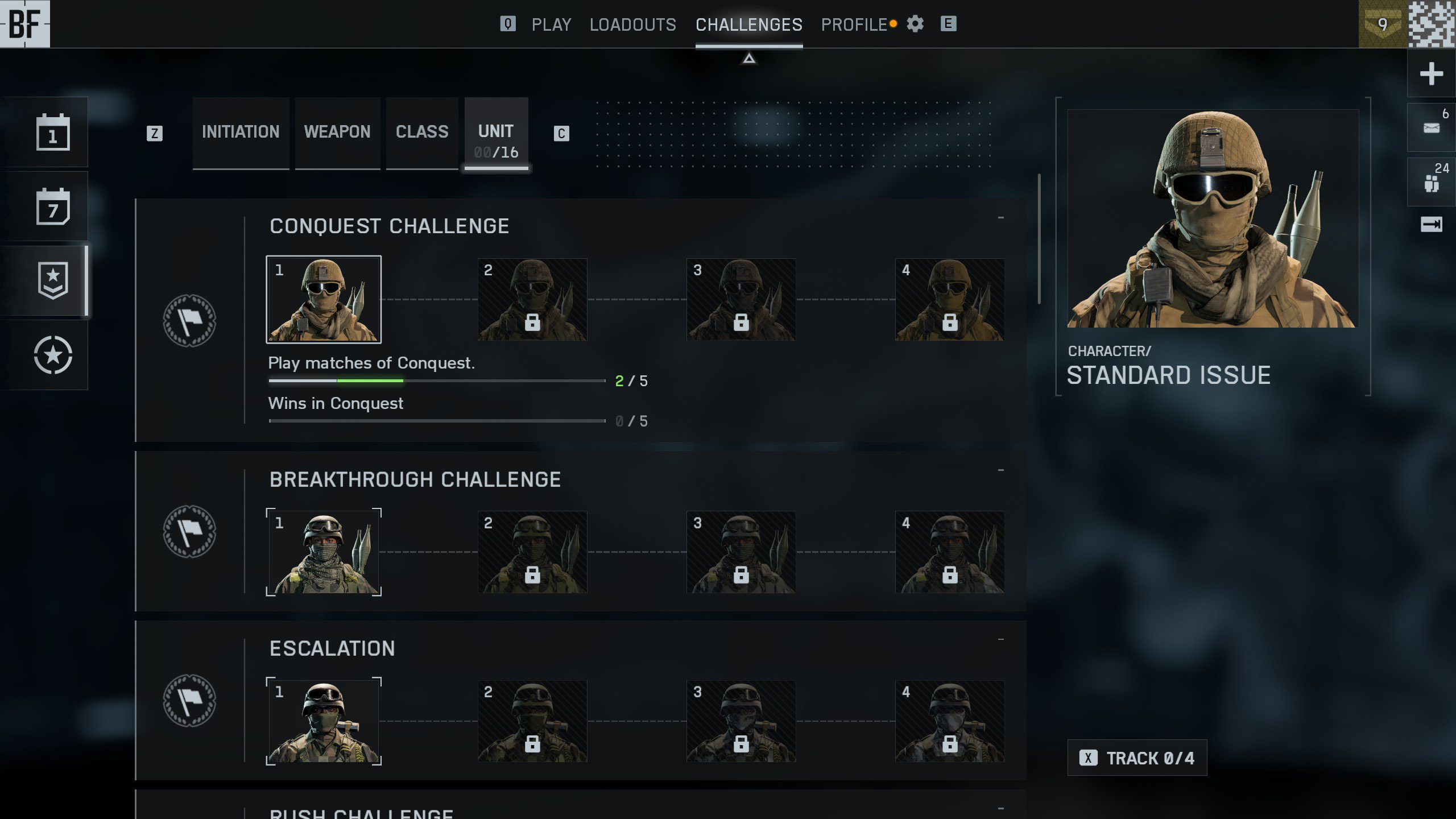Viewport: 1456px width, 819px height.
Task: Open the weekly challenges calendar icon
Action: pos(53,206)
